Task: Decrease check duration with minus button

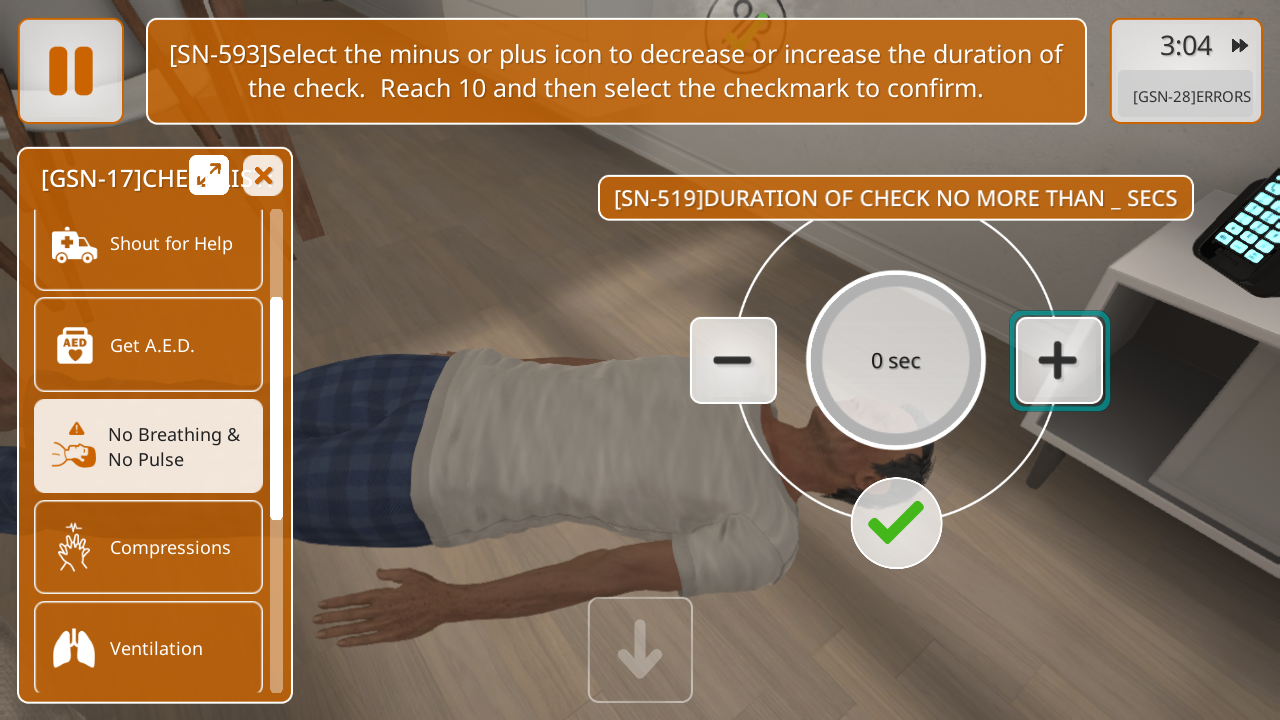Action: click(733, 360)
